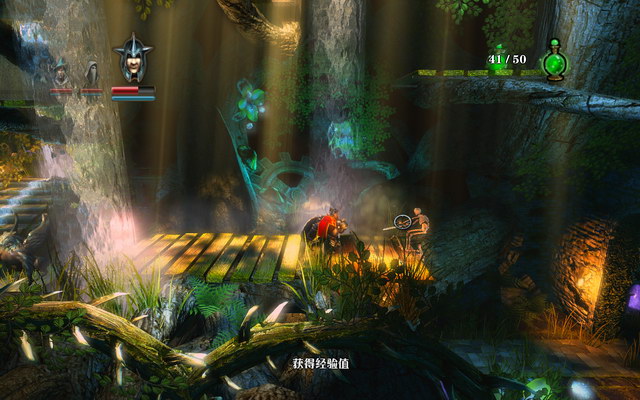The width and height of the screenshot is (640, 400).
Task: Click the green experience potion icon
Action: click(553, 61)
